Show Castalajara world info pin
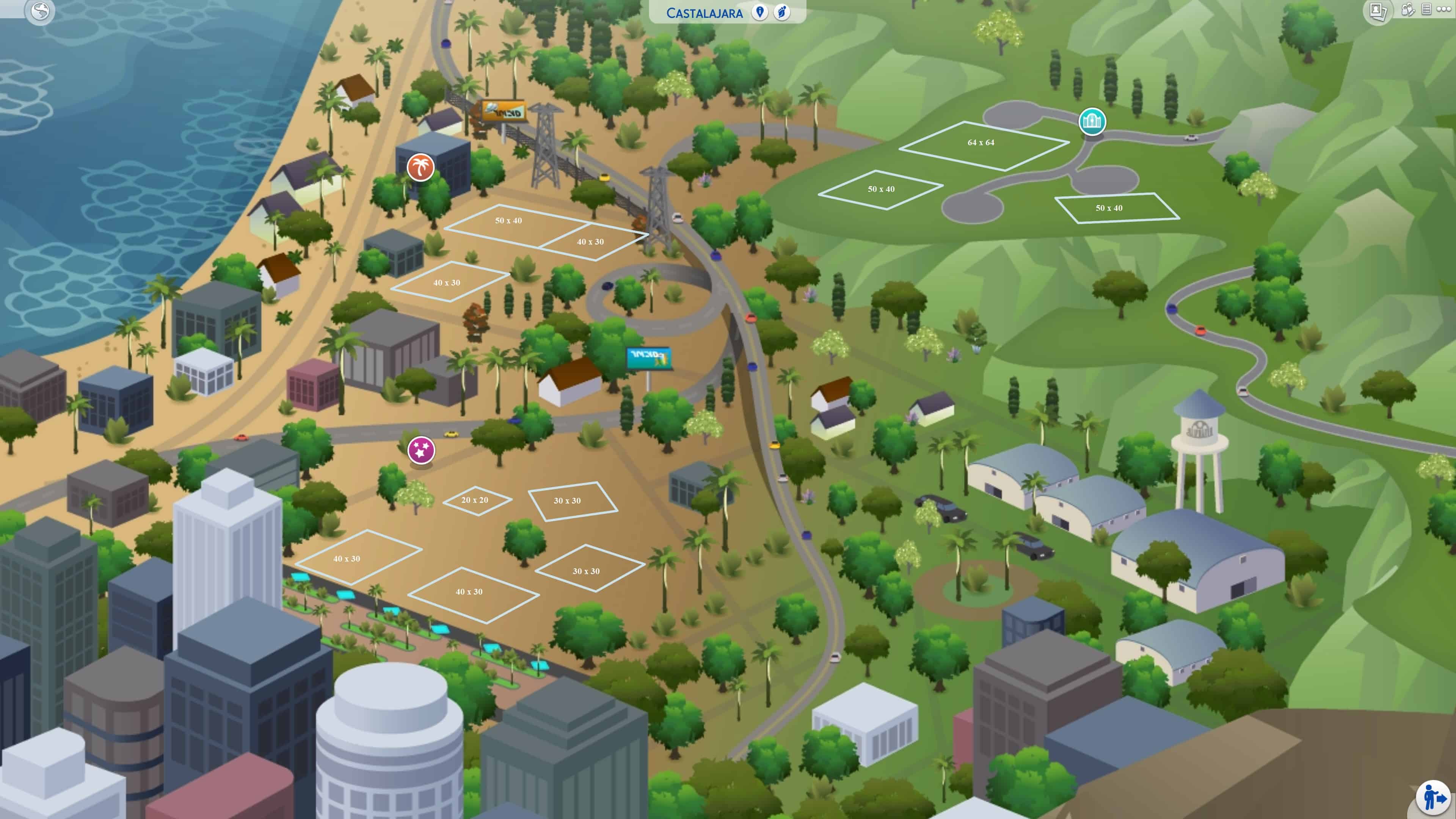The width and height of the screenshot is (1456, 819). [x=759, y=13]
